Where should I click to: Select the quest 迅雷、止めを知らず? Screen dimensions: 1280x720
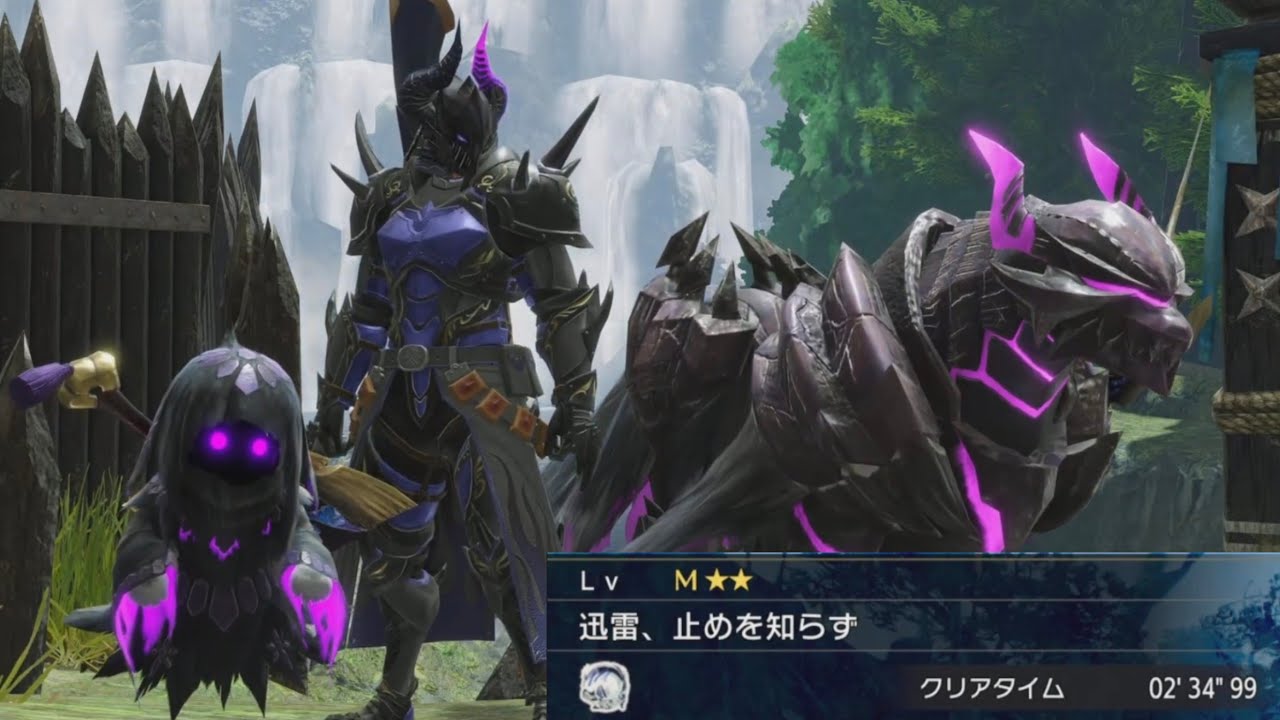pyautogui.click(x=718, y=629)
